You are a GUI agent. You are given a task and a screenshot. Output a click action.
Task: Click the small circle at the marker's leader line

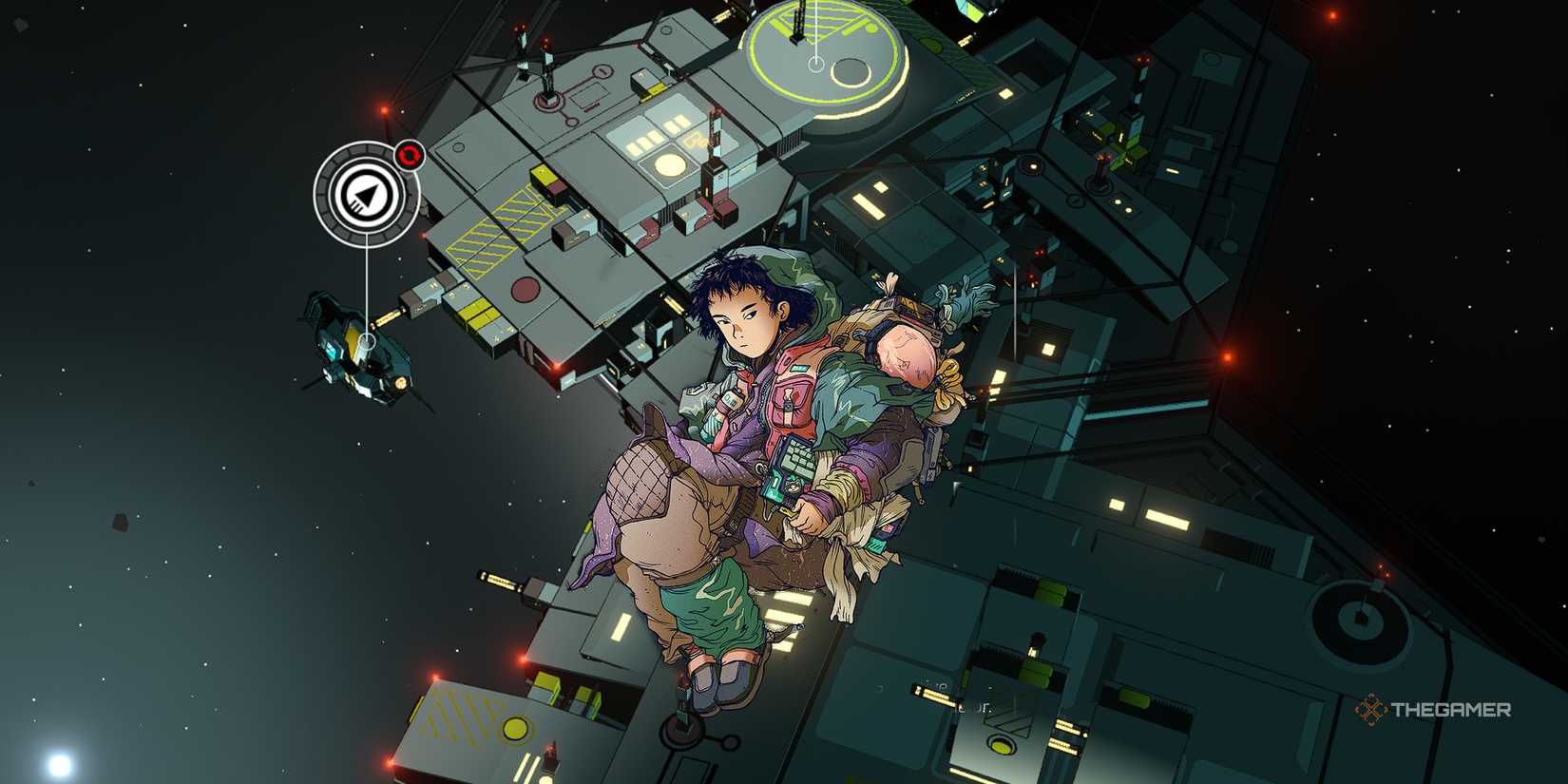tap(369, 339)
